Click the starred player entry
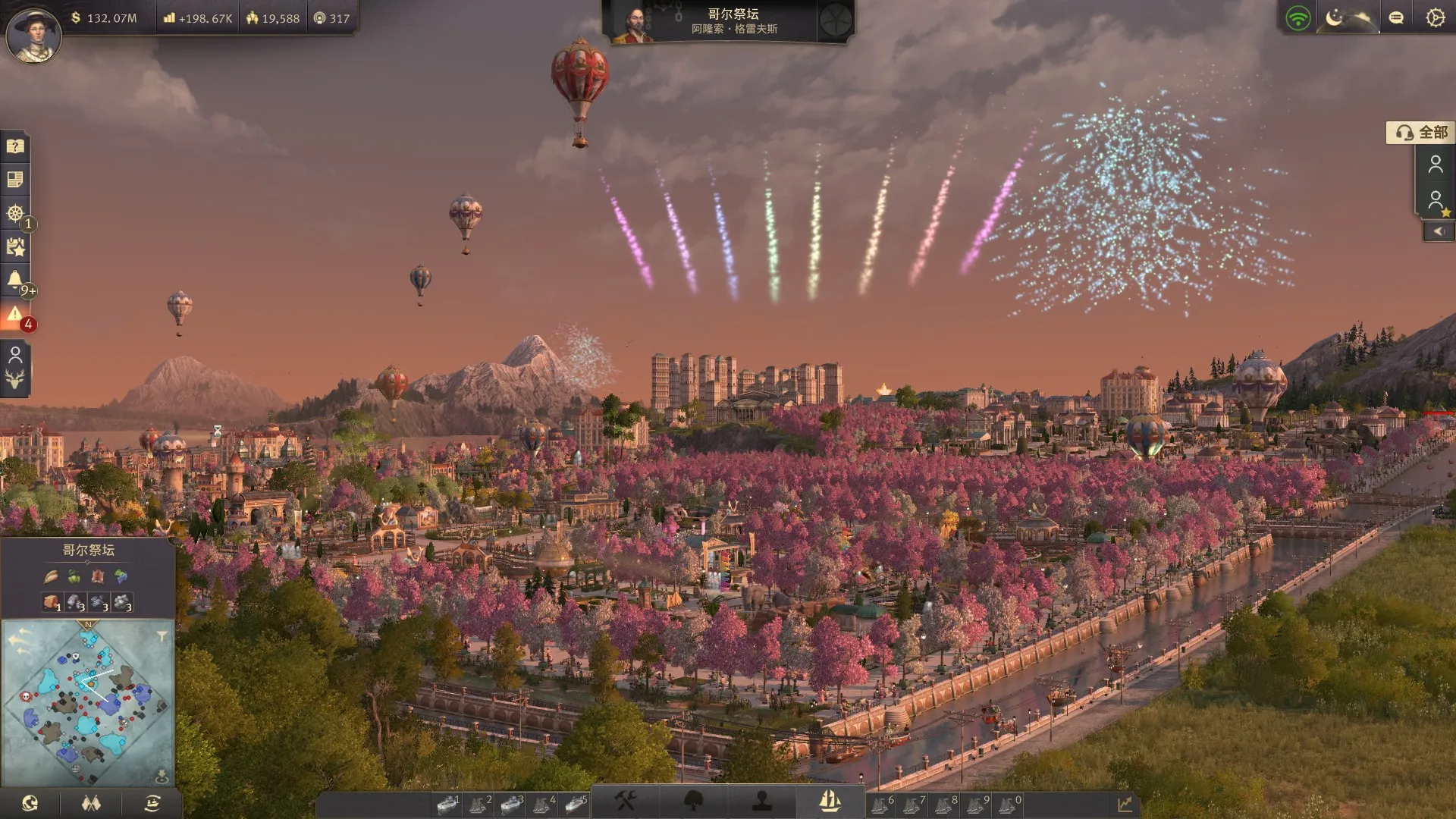The width and height of the screenshot is (1456, 819). pyautogui.click(x=1436, y=200)
